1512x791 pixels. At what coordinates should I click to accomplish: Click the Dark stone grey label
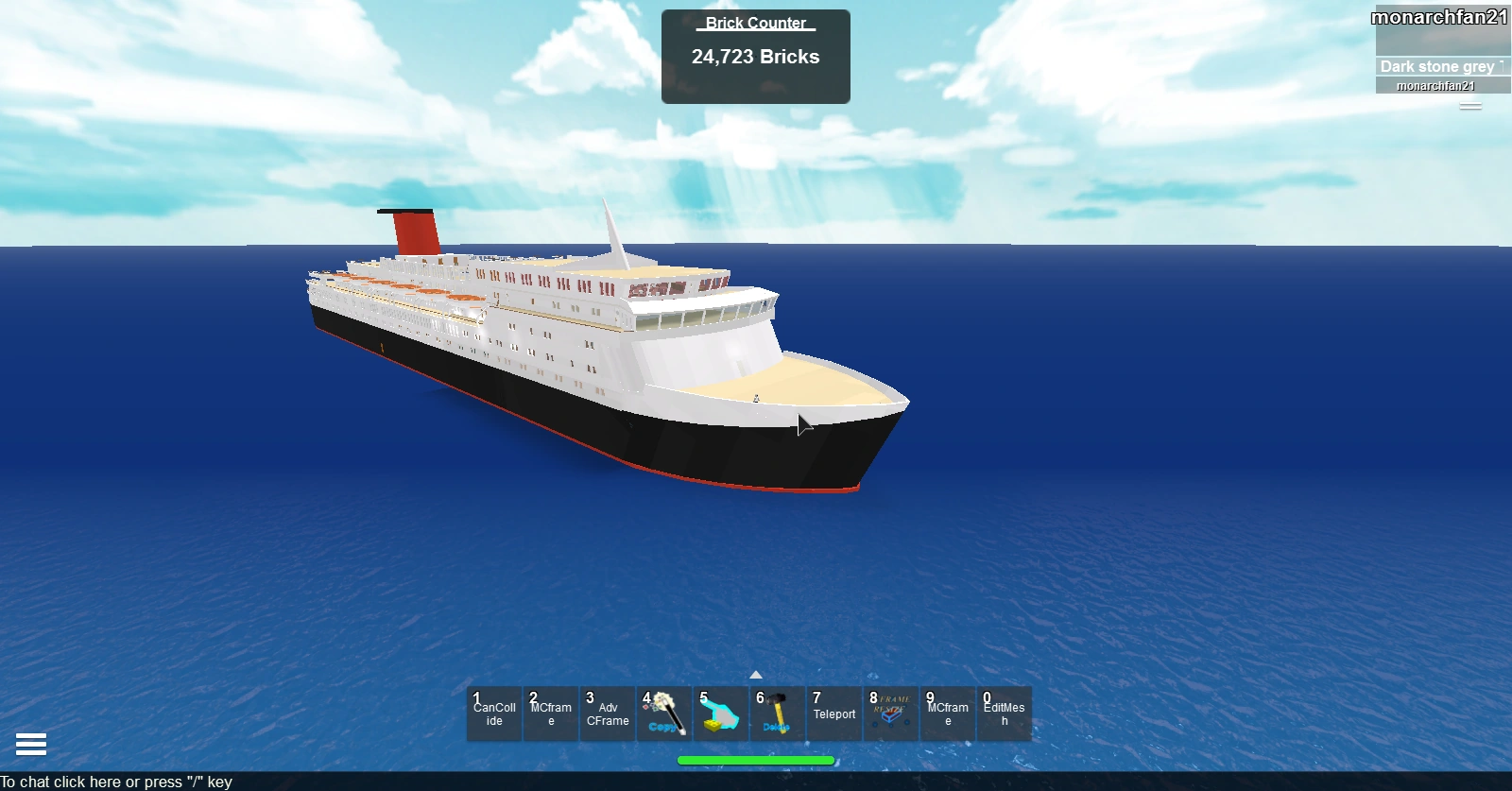[x=1436, y=66]
